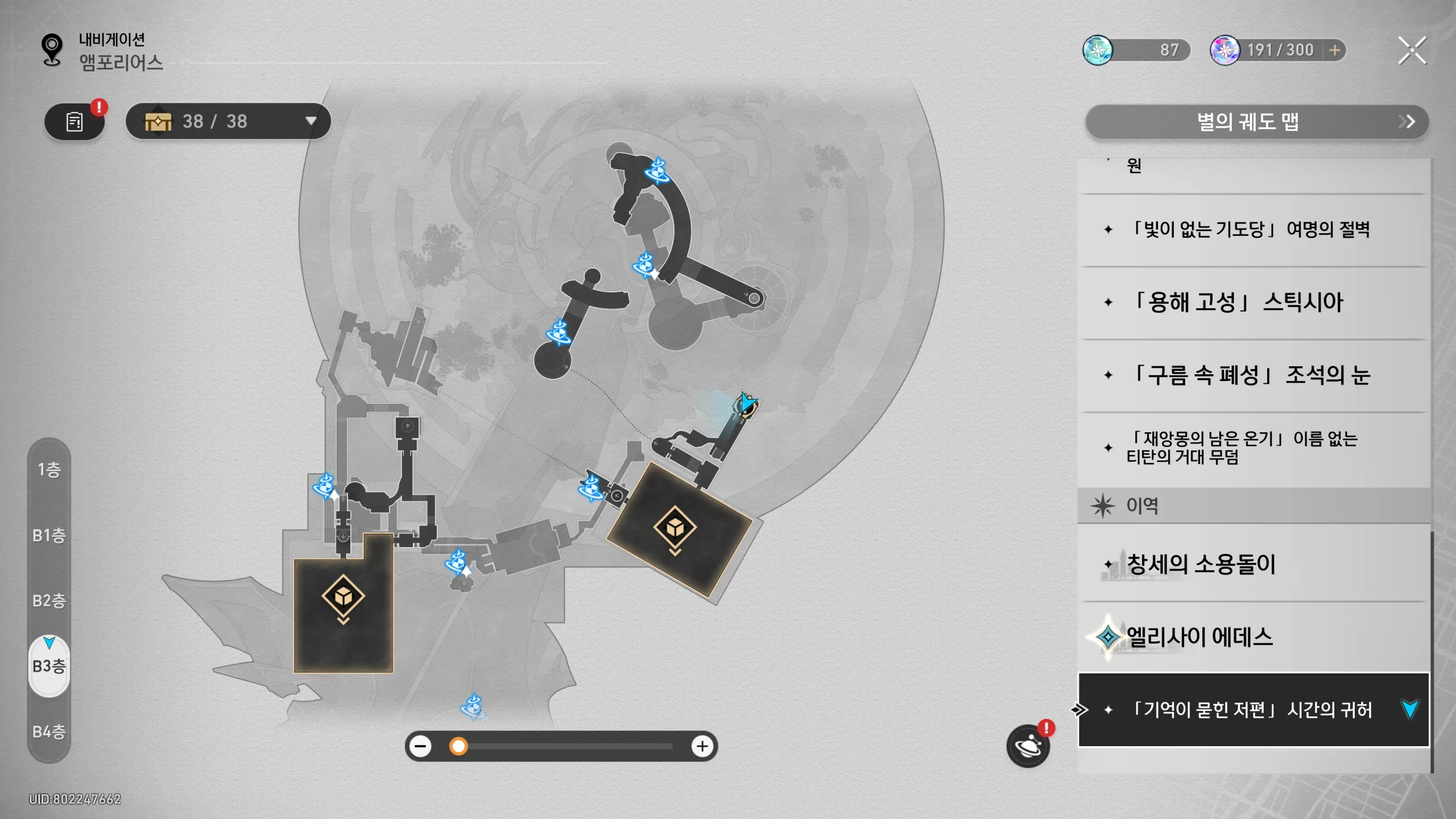Switch to floor B1층
Image resolution: width=1456 pixels, height=819 pixels.
click(x=49, y=535)
